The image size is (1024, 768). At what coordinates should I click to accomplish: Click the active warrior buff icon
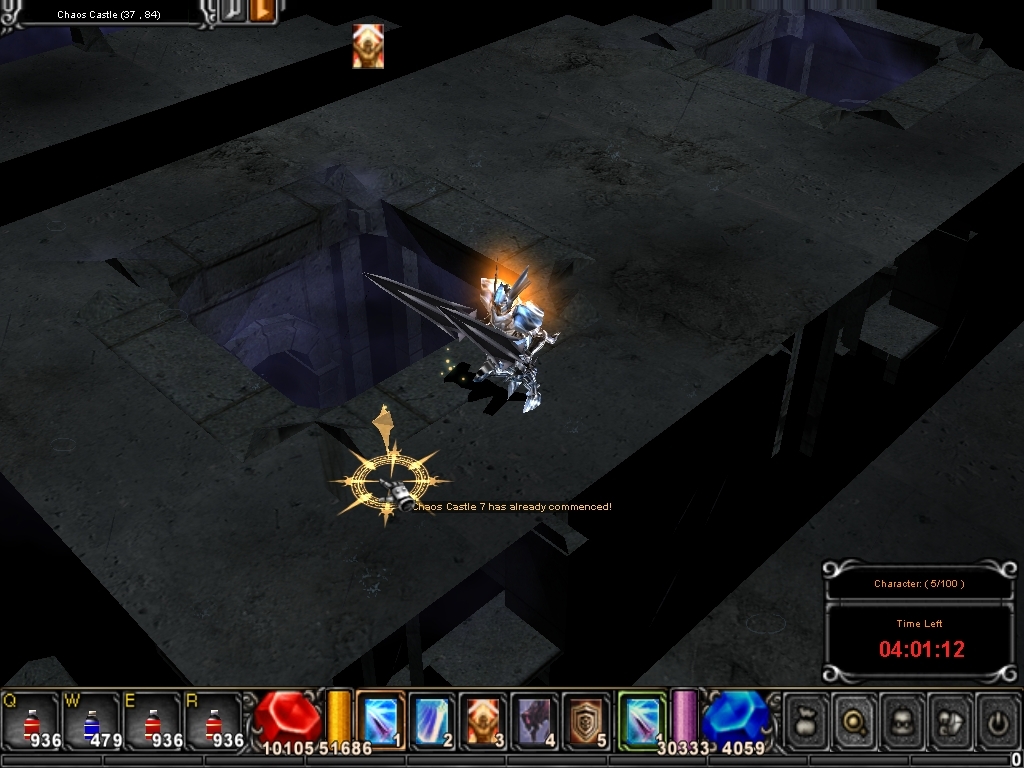tap(368, 46)
